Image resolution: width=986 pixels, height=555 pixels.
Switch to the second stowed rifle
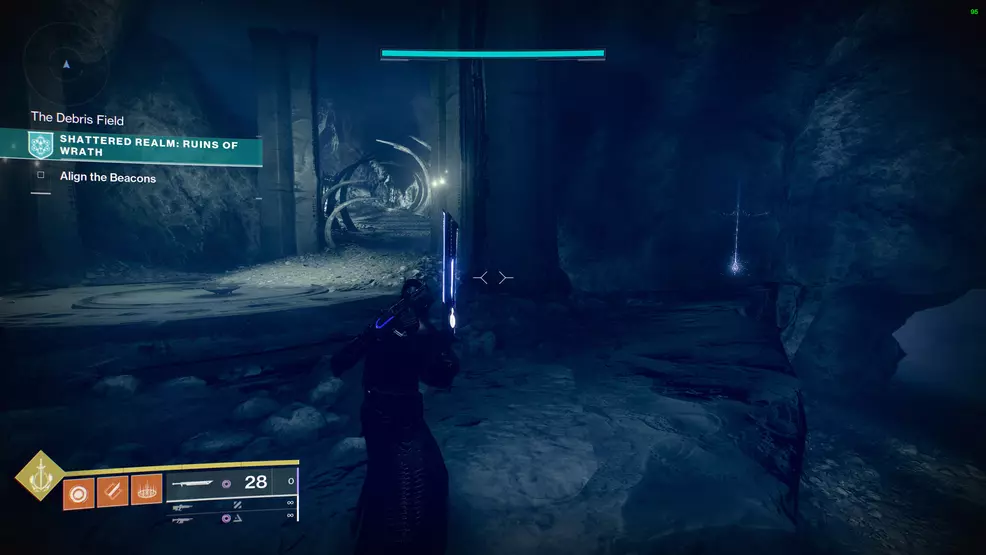(184, 517)
